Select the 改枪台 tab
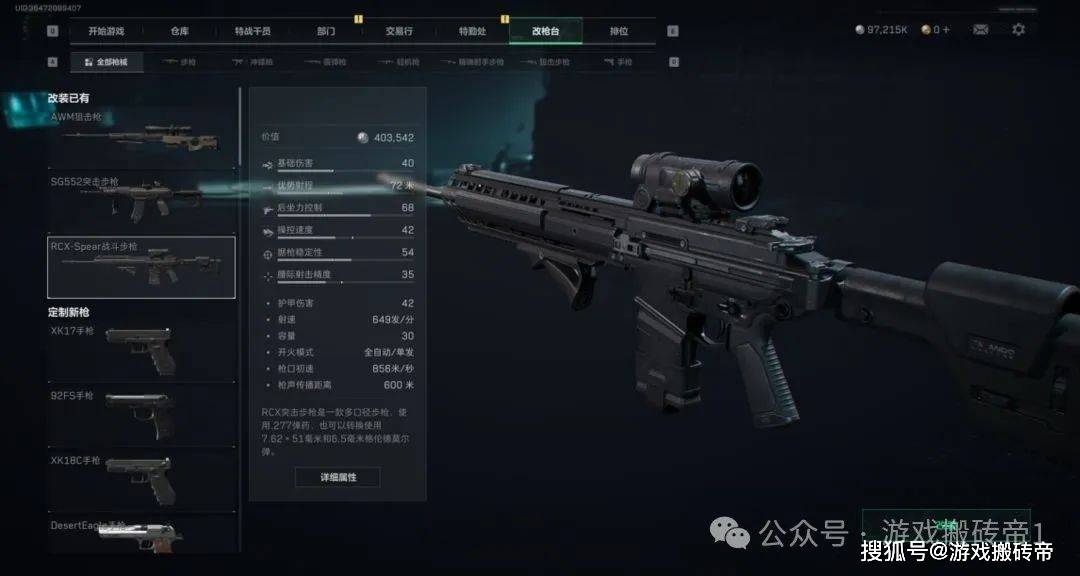 (x=545, y=31)
